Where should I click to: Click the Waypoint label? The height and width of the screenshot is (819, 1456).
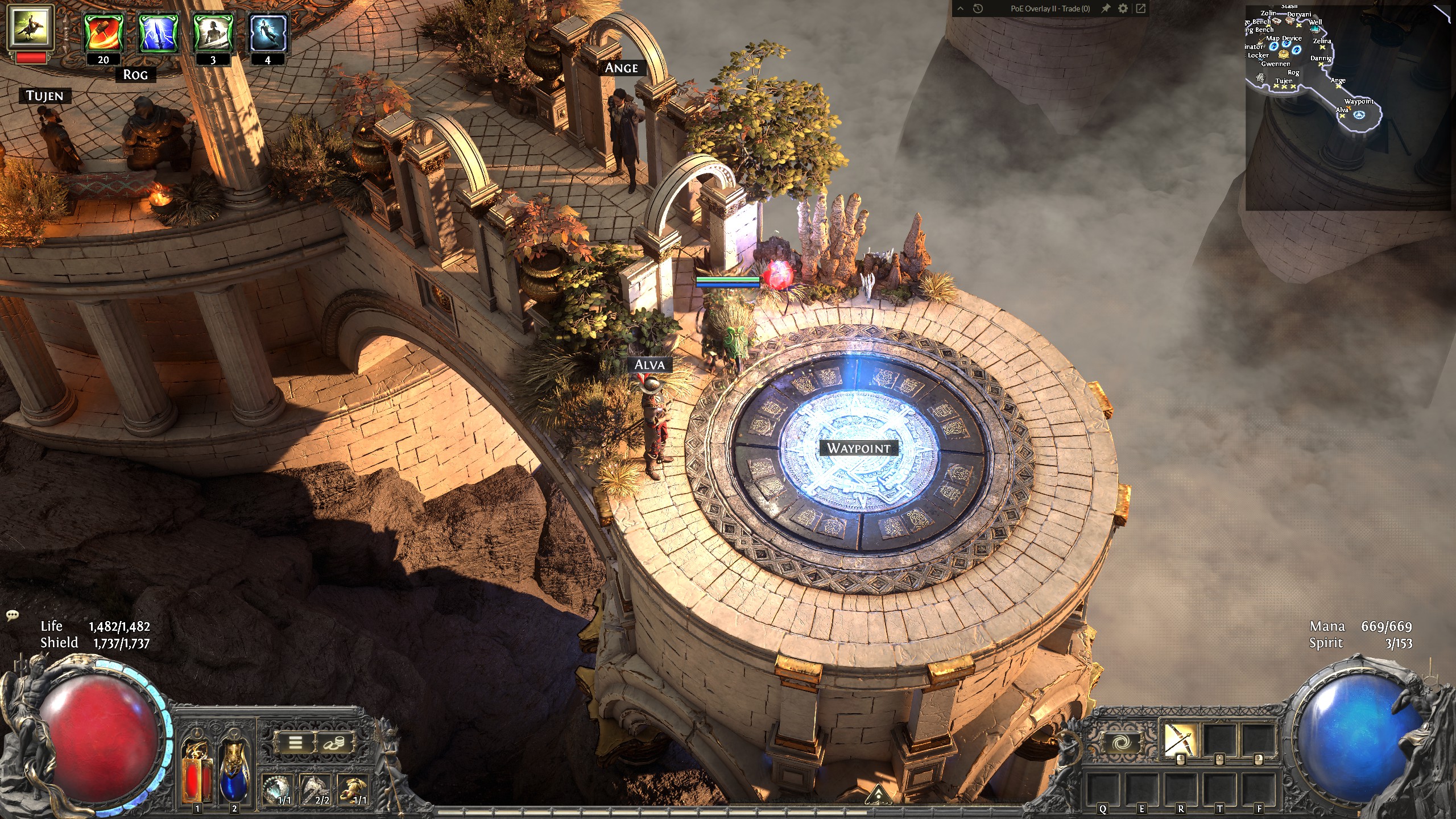(x=858, y=448)
